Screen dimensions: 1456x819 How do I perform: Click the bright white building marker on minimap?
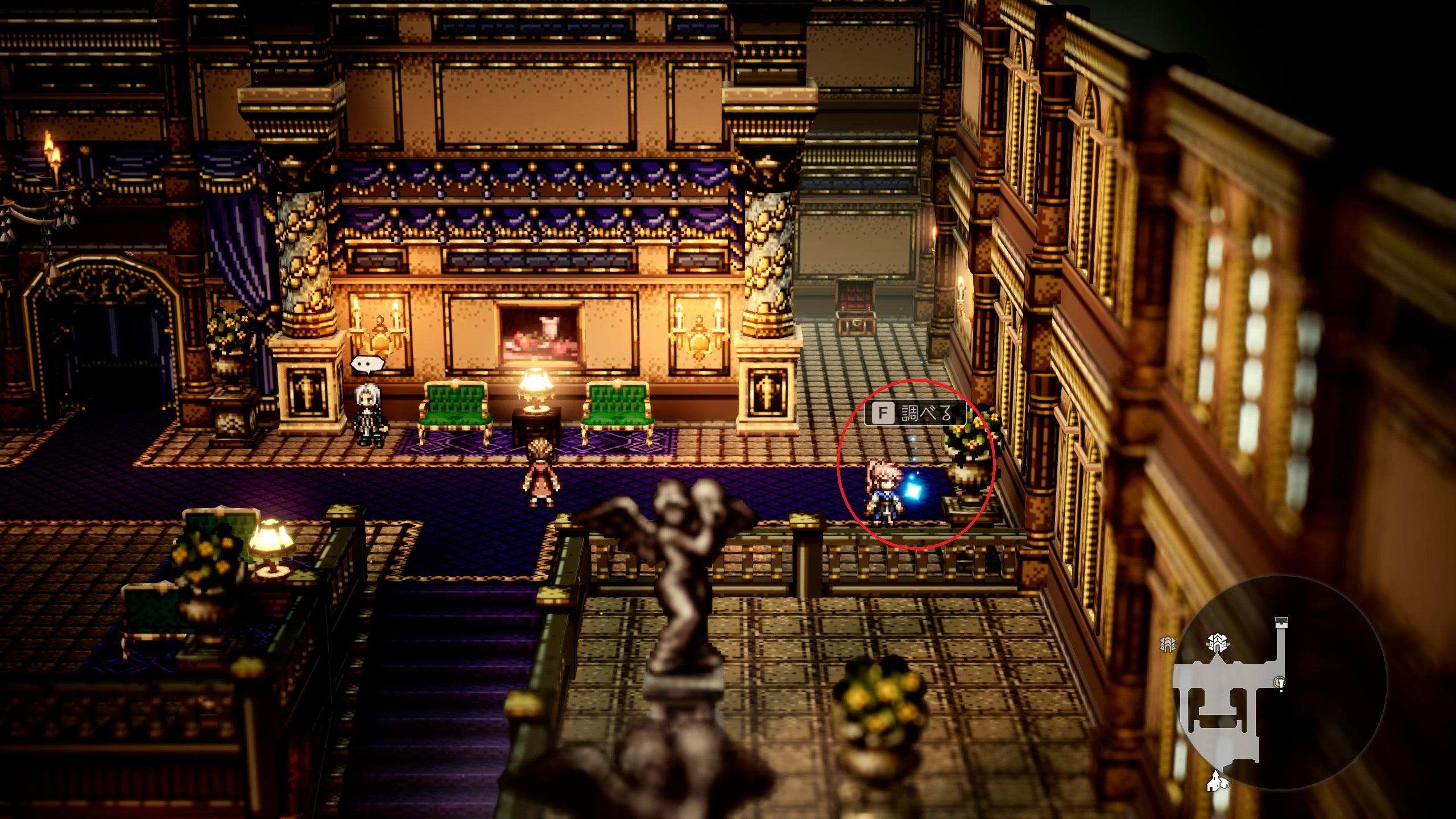1217,643
